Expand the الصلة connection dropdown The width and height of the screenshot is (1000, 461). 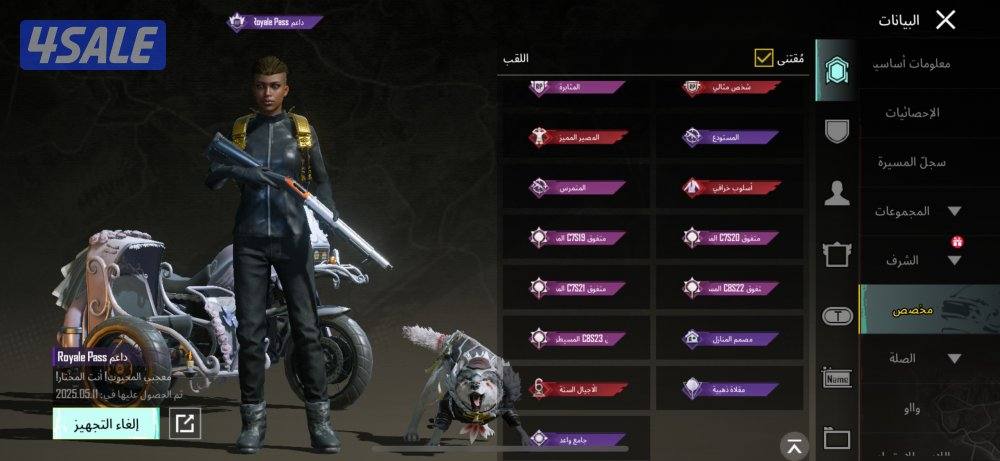point(953,358)
